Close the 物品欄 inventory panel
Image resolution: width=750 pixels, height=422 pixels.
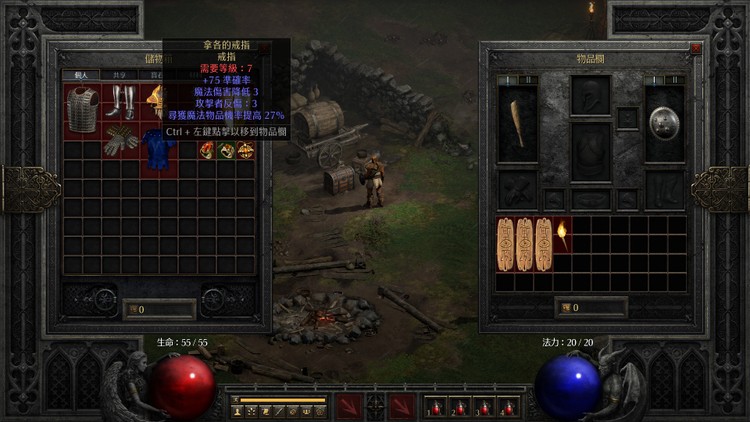tap(696, 48)
